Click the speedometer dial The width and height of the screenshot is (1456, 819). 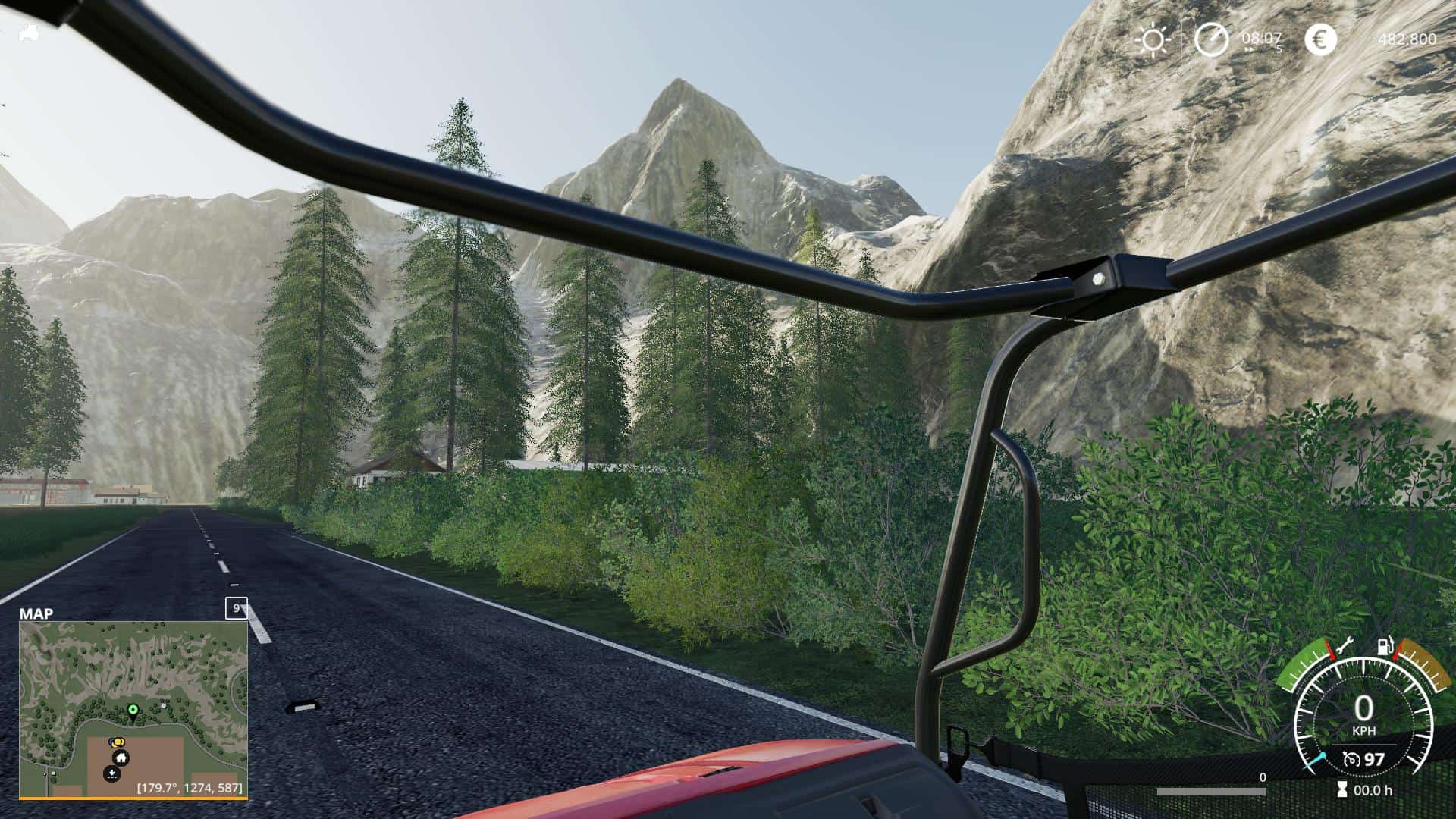tap(1363, 717)
